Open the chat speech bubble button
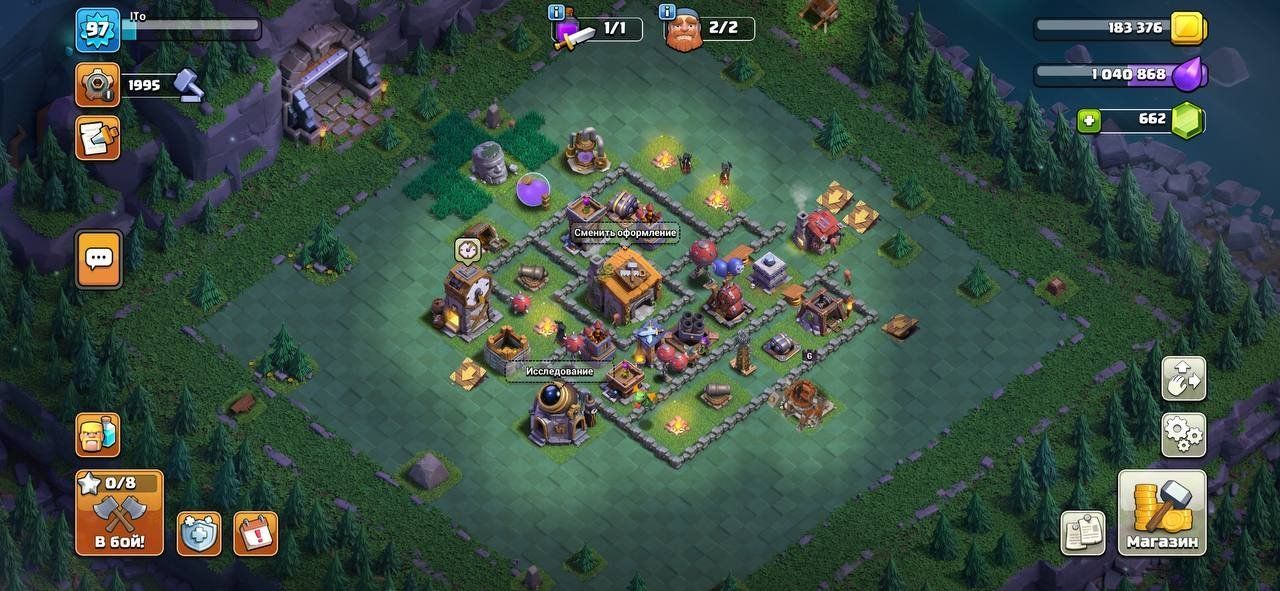 (x=98, y=259)
